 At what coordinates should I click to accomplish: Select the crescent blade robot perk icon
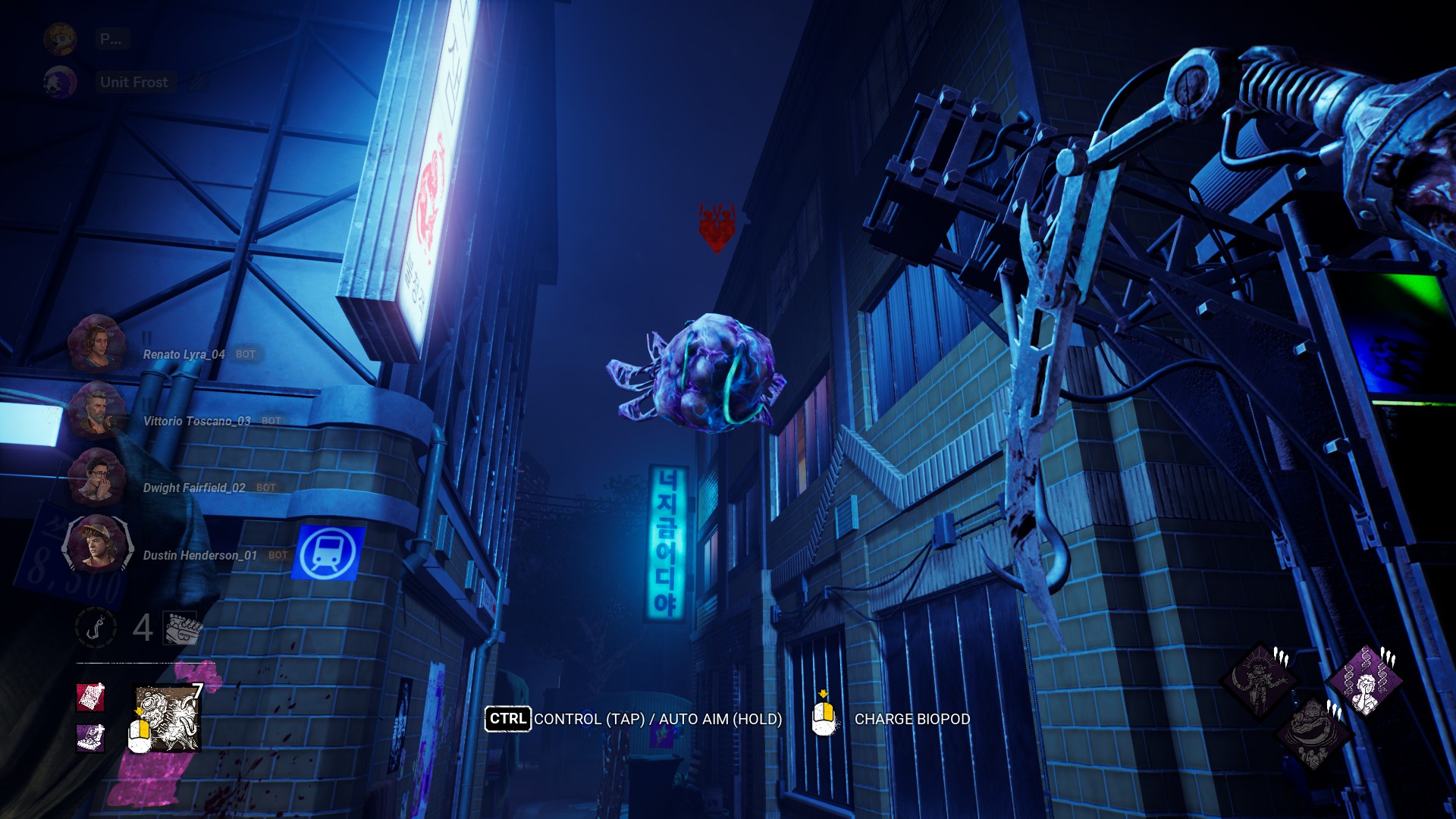click(1260, 680)
